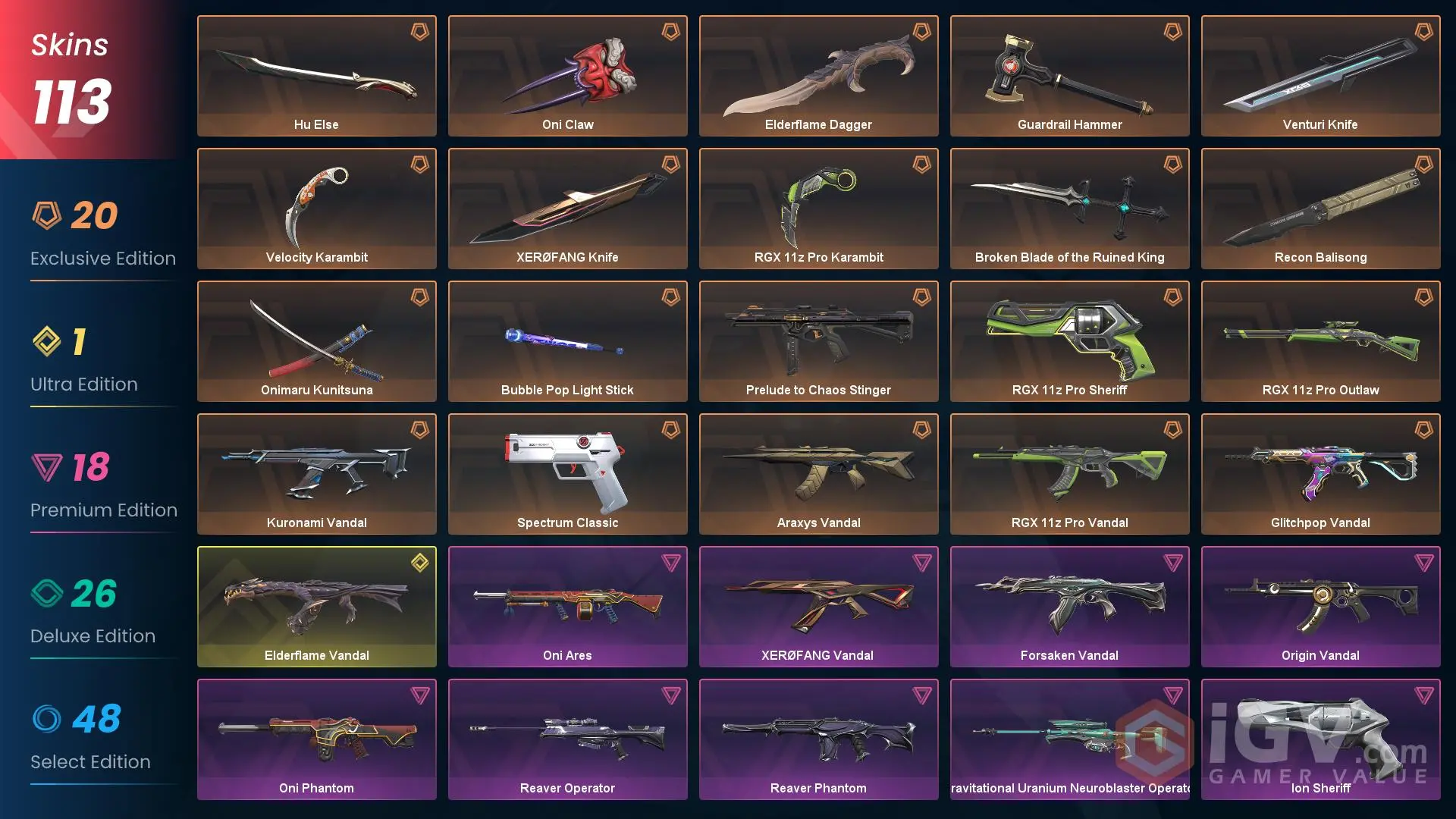Select the RGX 11z Pro Karambit skin
The width and height of the screenshot is (1456, 819).
coord(818,208)
